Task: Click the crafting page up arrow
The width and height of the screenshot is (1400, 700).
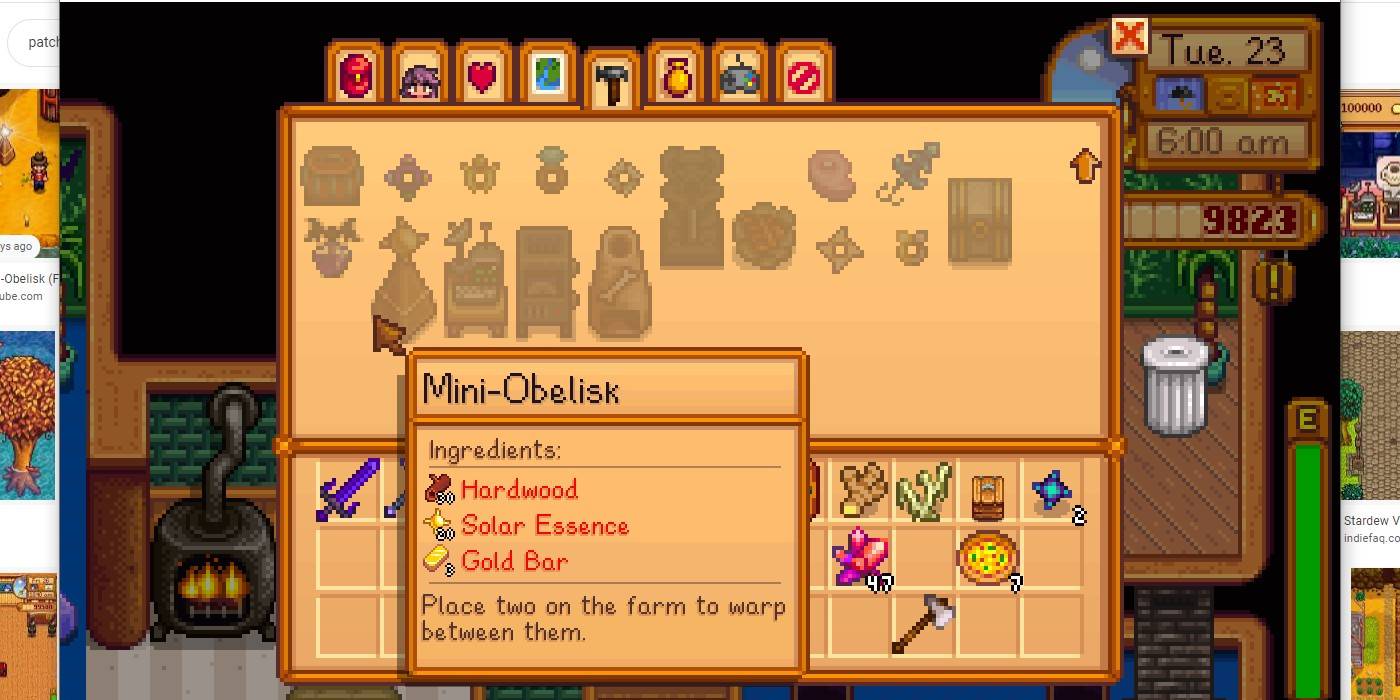Action: [1085, 165]
